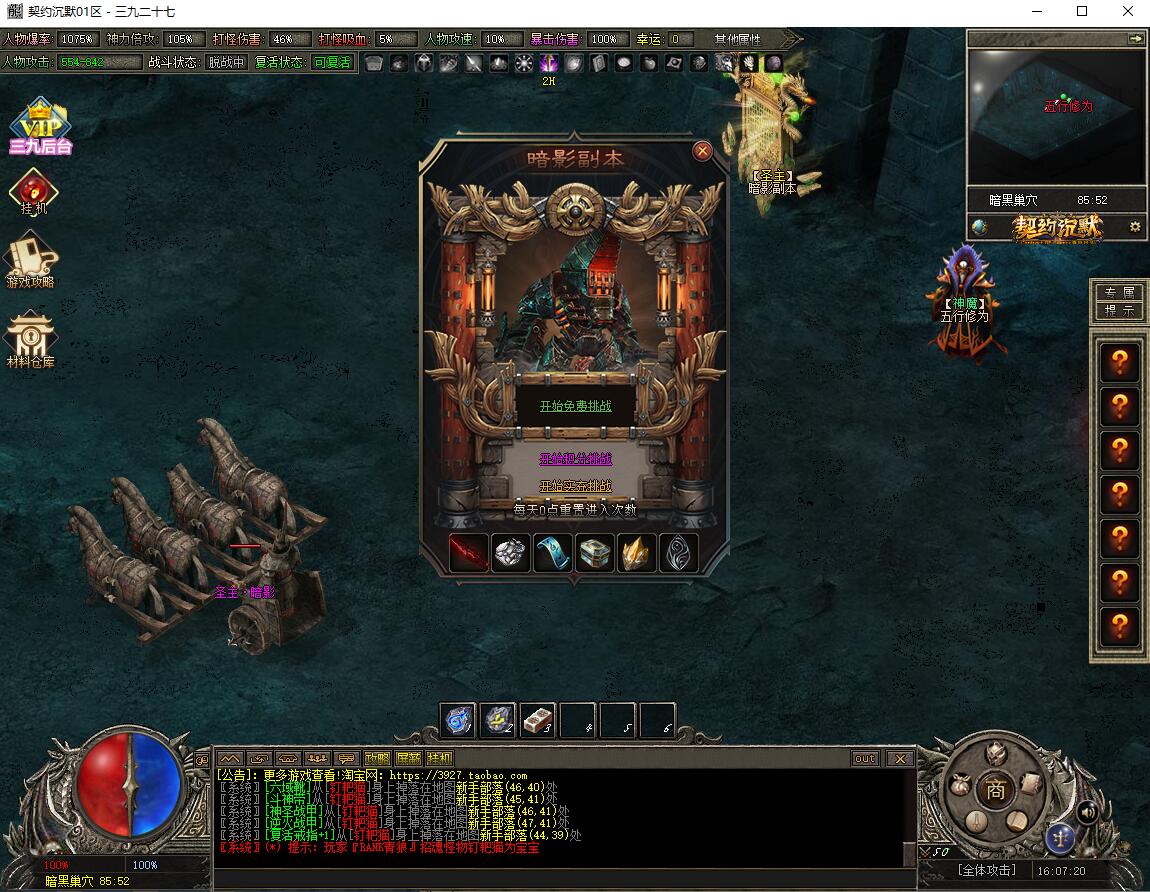Click the 专属 button
The width and height of the screenshot is (1150, 892).
click(1119, 292)
